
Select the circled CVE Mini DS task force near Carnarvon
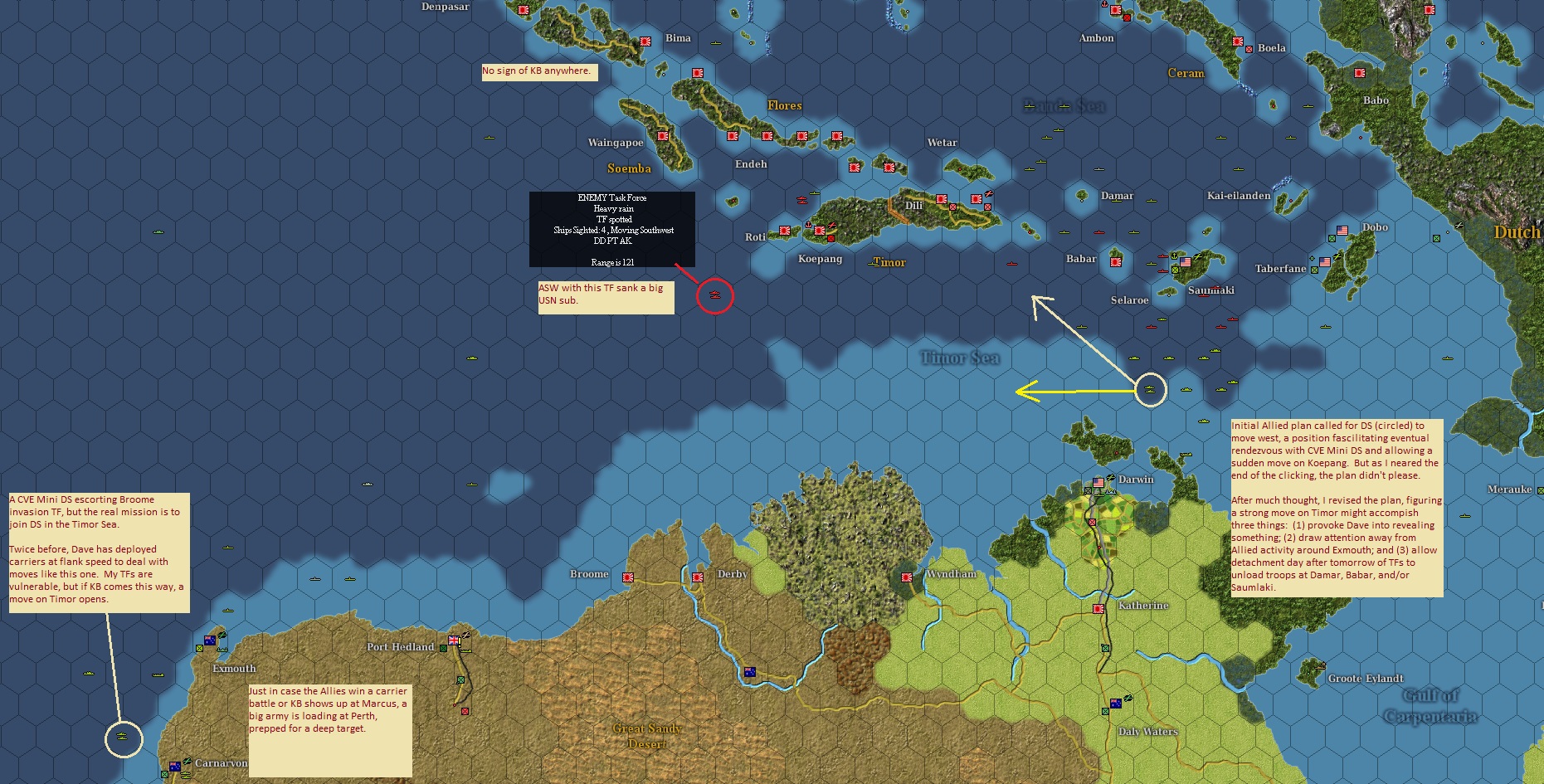coord(123,736)
